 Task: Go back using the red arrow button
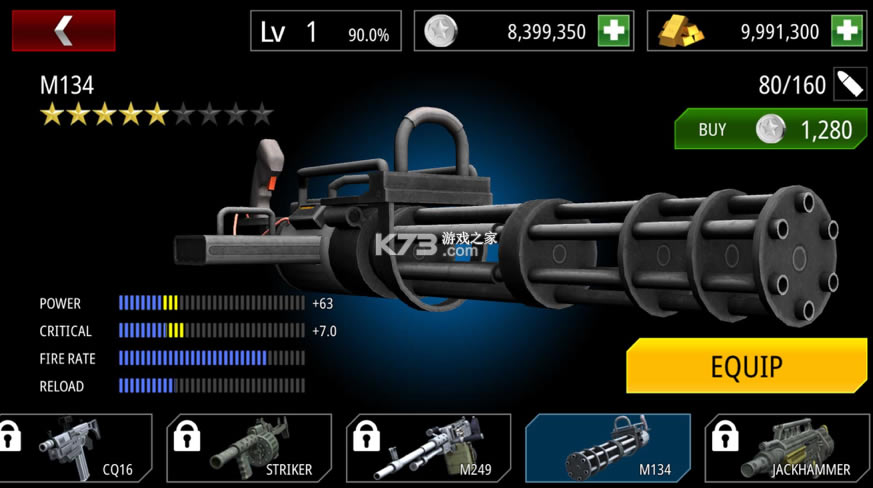63,31
